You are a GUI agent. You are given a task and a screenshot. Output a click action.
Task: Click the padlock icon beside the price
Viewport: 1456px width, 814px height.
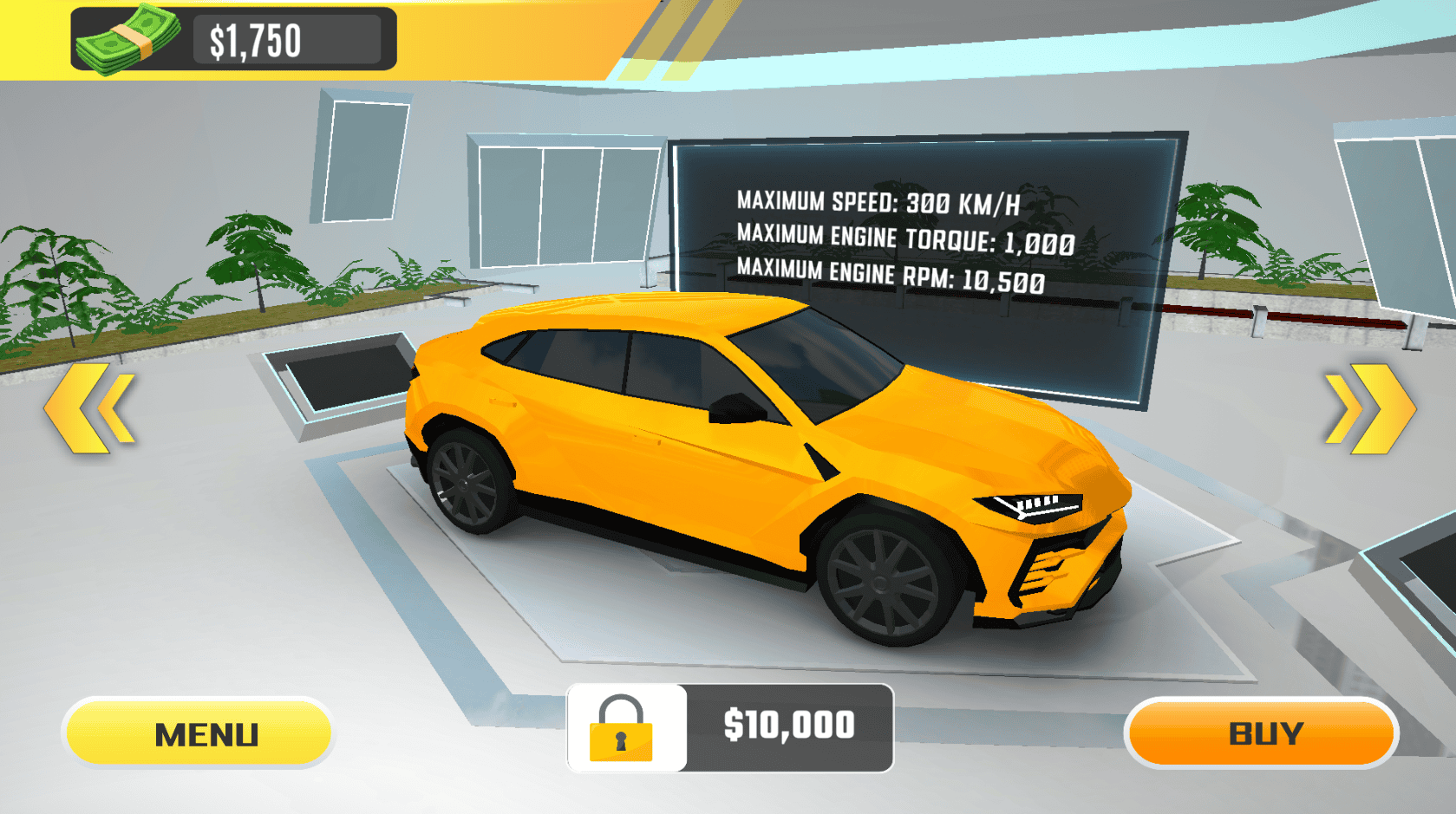[x=622, y=729]
